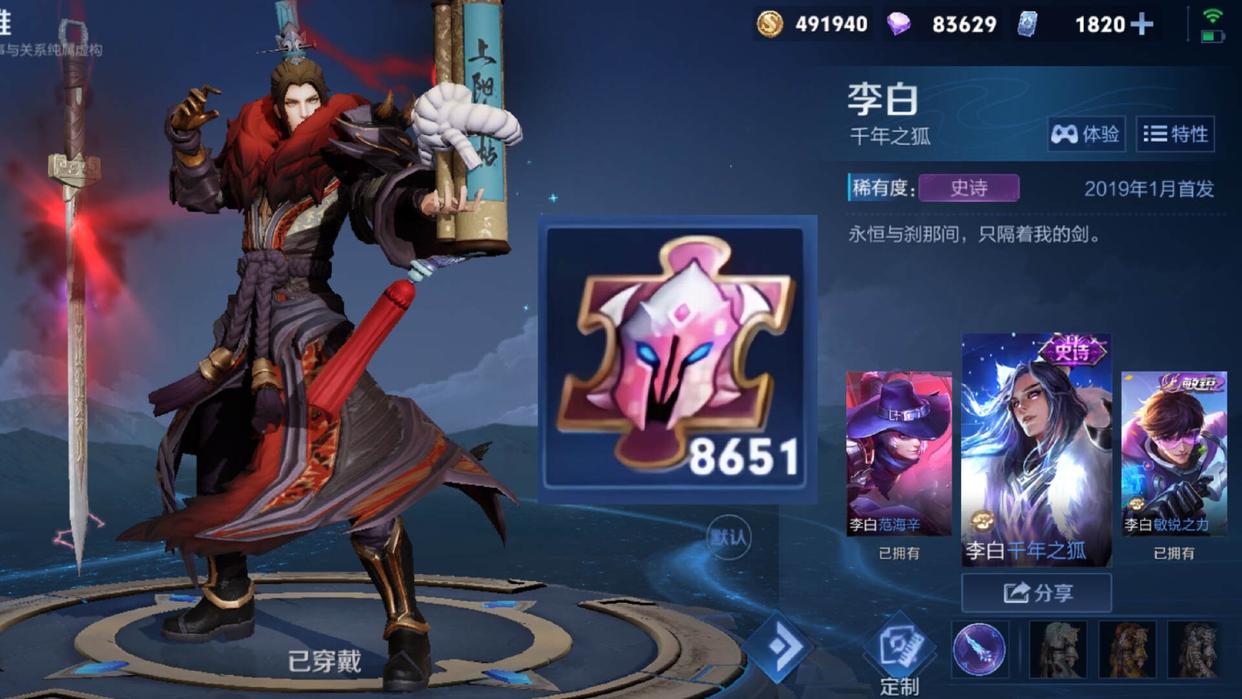
Task: Open the 体验 trial button
Action: click(x=1085, y=134)
